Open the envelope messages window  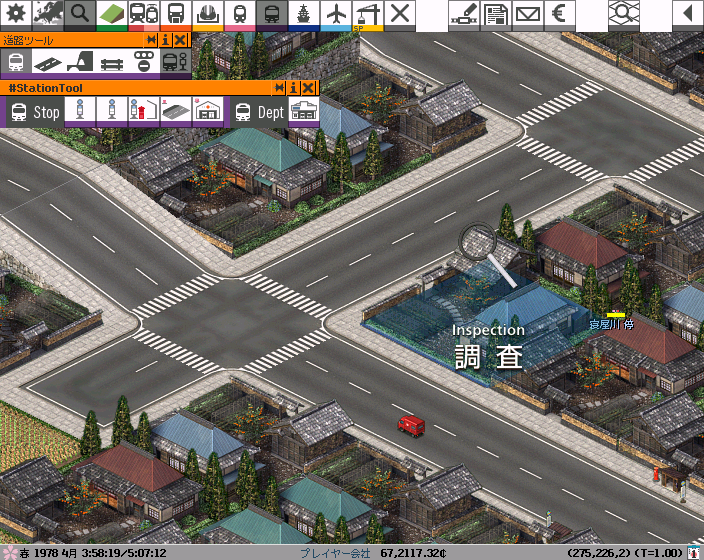click(527, 14)
